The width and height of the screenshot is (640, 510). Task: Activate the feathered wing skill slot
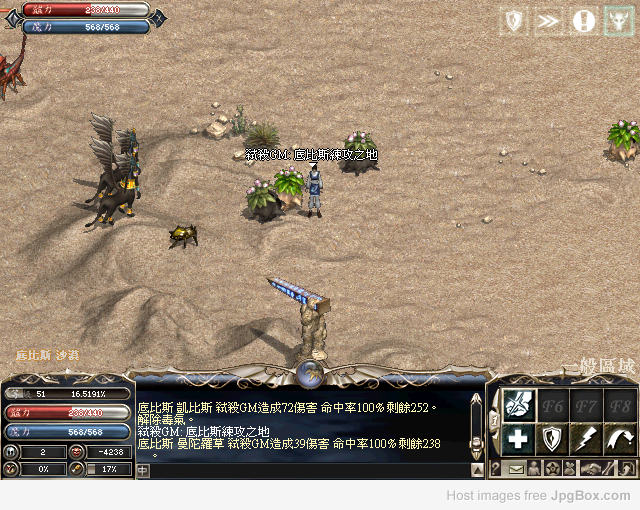click(x=519, y=404)
